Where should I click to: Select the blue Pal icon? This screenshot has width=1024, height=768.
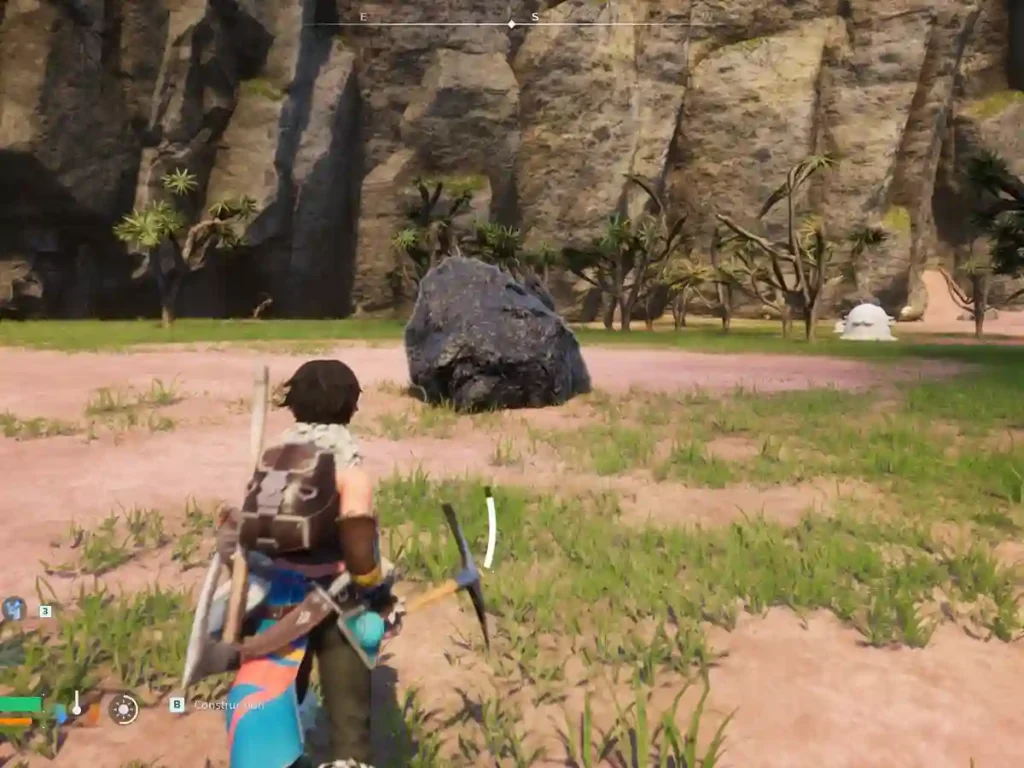[x=13, y=608]
